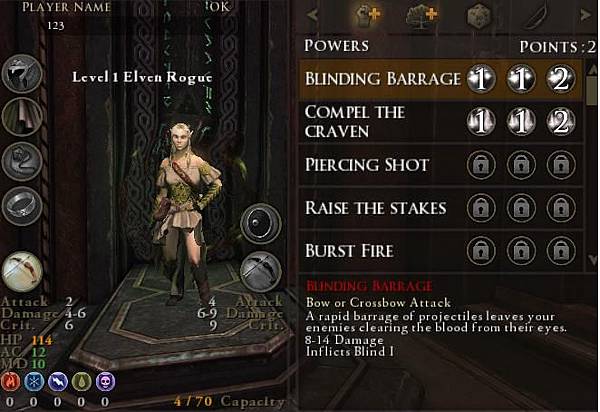This screenshot has width=600, height=412.
Task: Select the pickaxe weapon slot
Action: [x=260, y=271]
